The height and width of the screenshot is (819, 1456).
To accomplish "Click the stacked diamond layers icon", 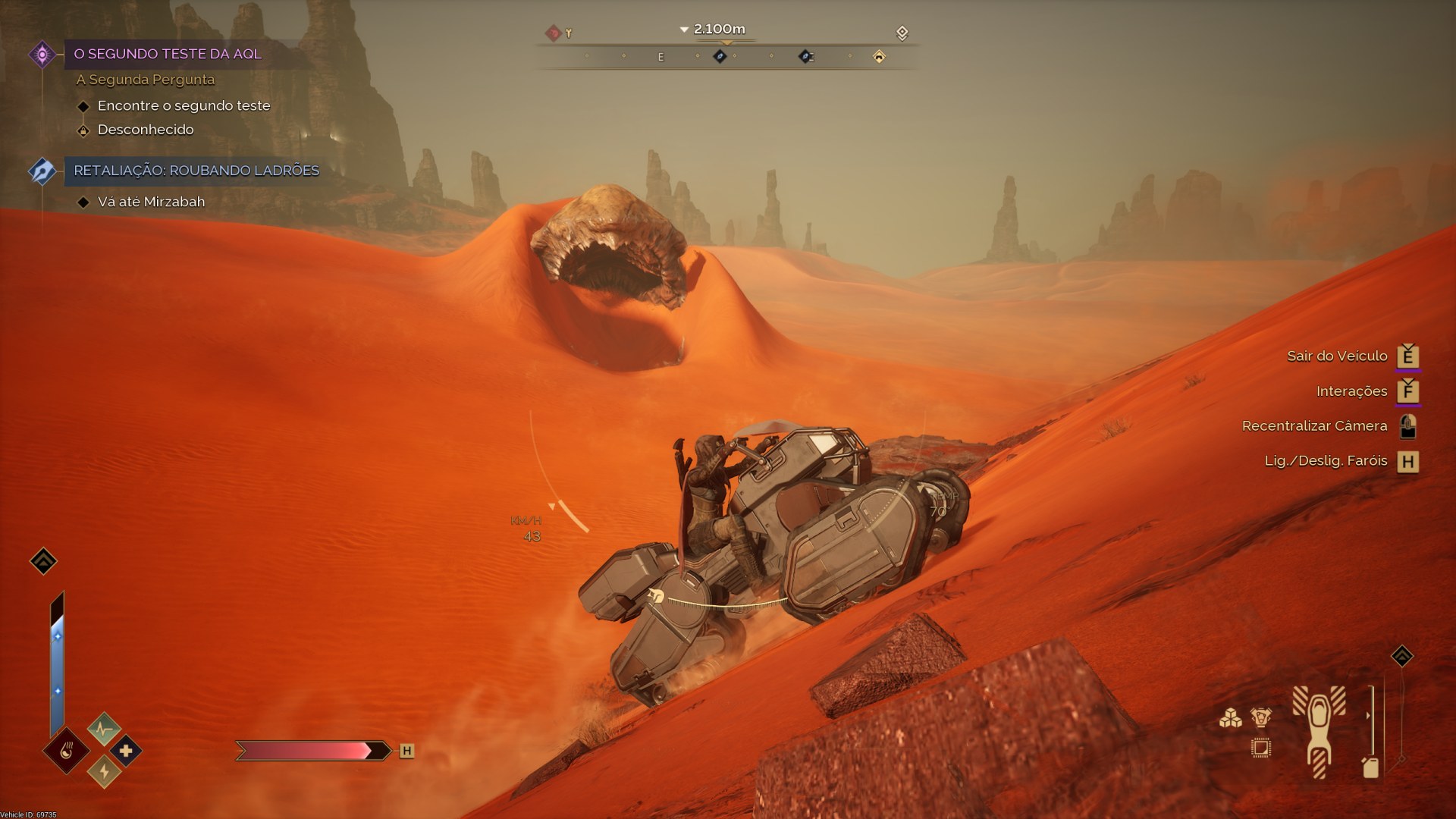I will click(902, 33).
